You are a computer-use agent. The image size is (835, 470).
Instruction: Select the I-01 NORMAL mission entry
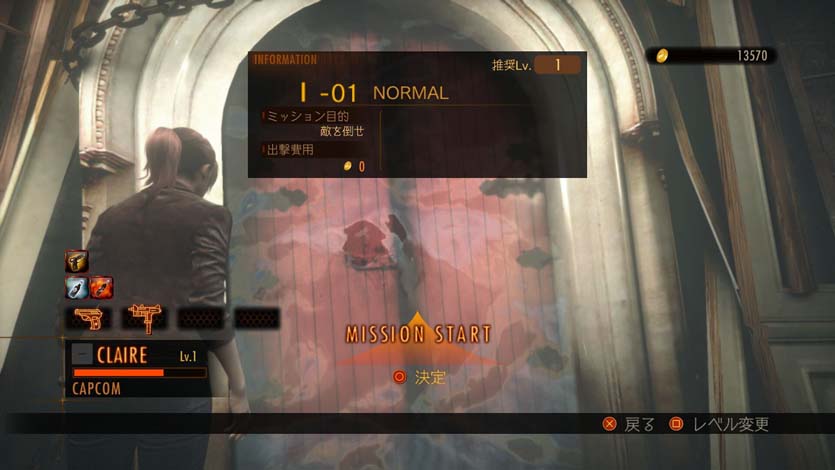point(373,93)
